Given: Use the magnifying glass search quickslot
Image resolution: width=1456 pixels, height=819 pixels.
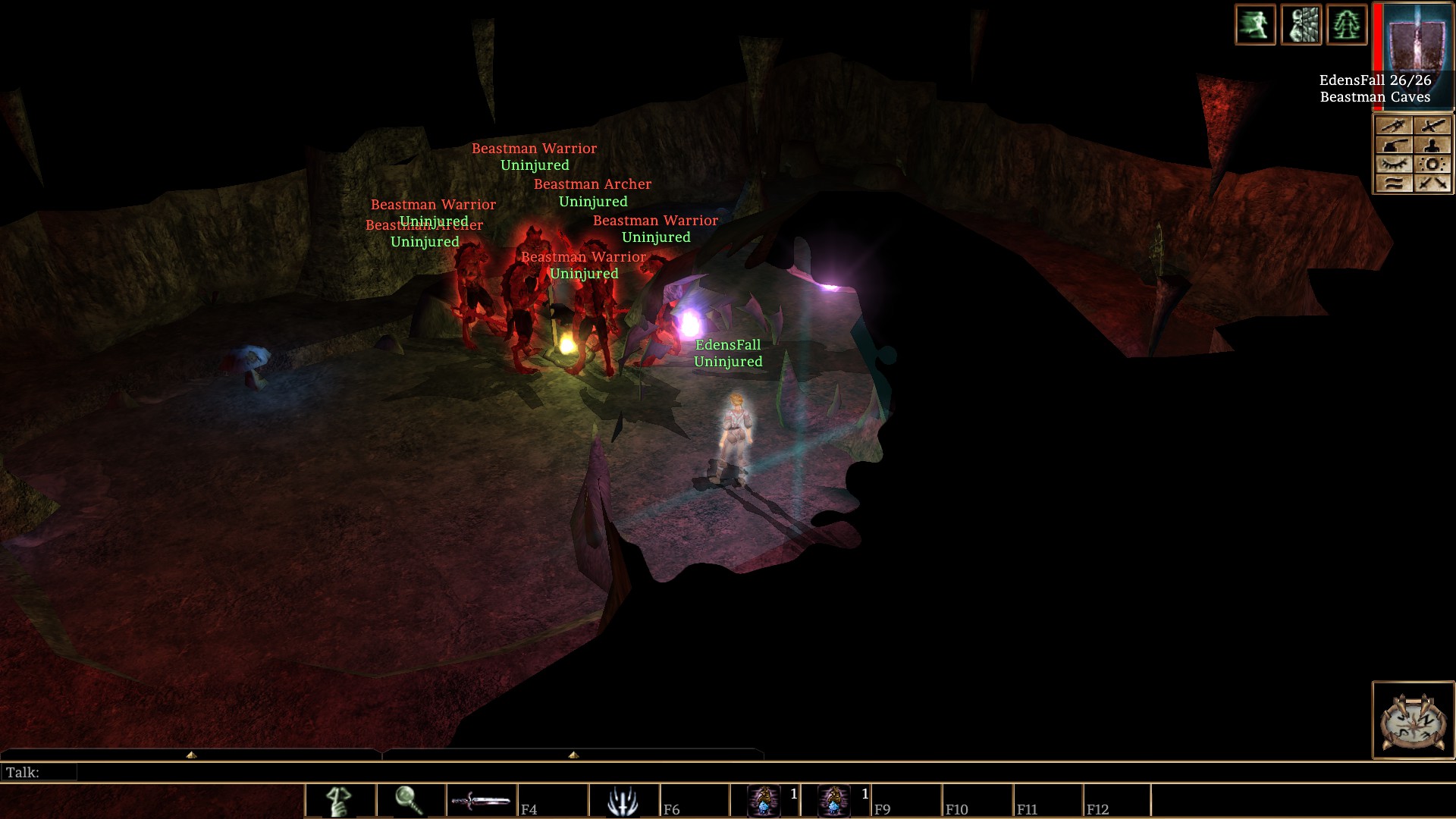Looking at the screenshot, I should [410, 801].
